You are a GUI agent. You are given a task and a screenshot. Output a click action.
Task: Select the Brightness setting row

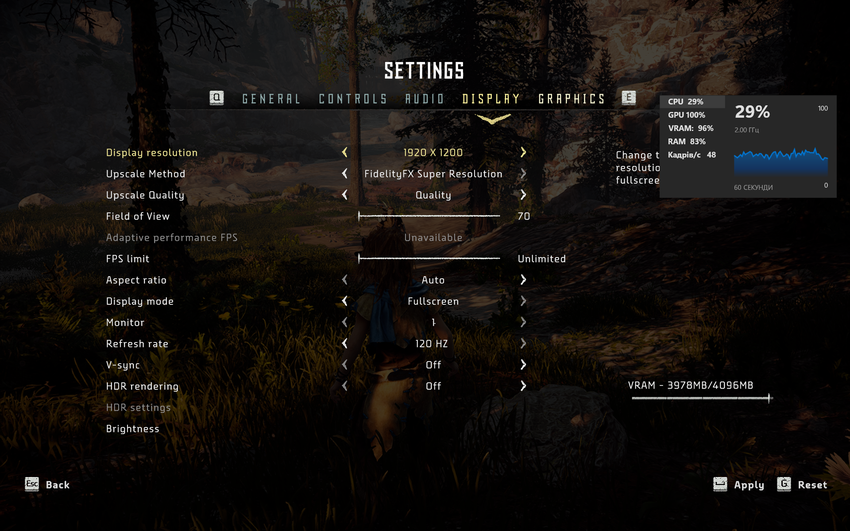tap(133, 429)
